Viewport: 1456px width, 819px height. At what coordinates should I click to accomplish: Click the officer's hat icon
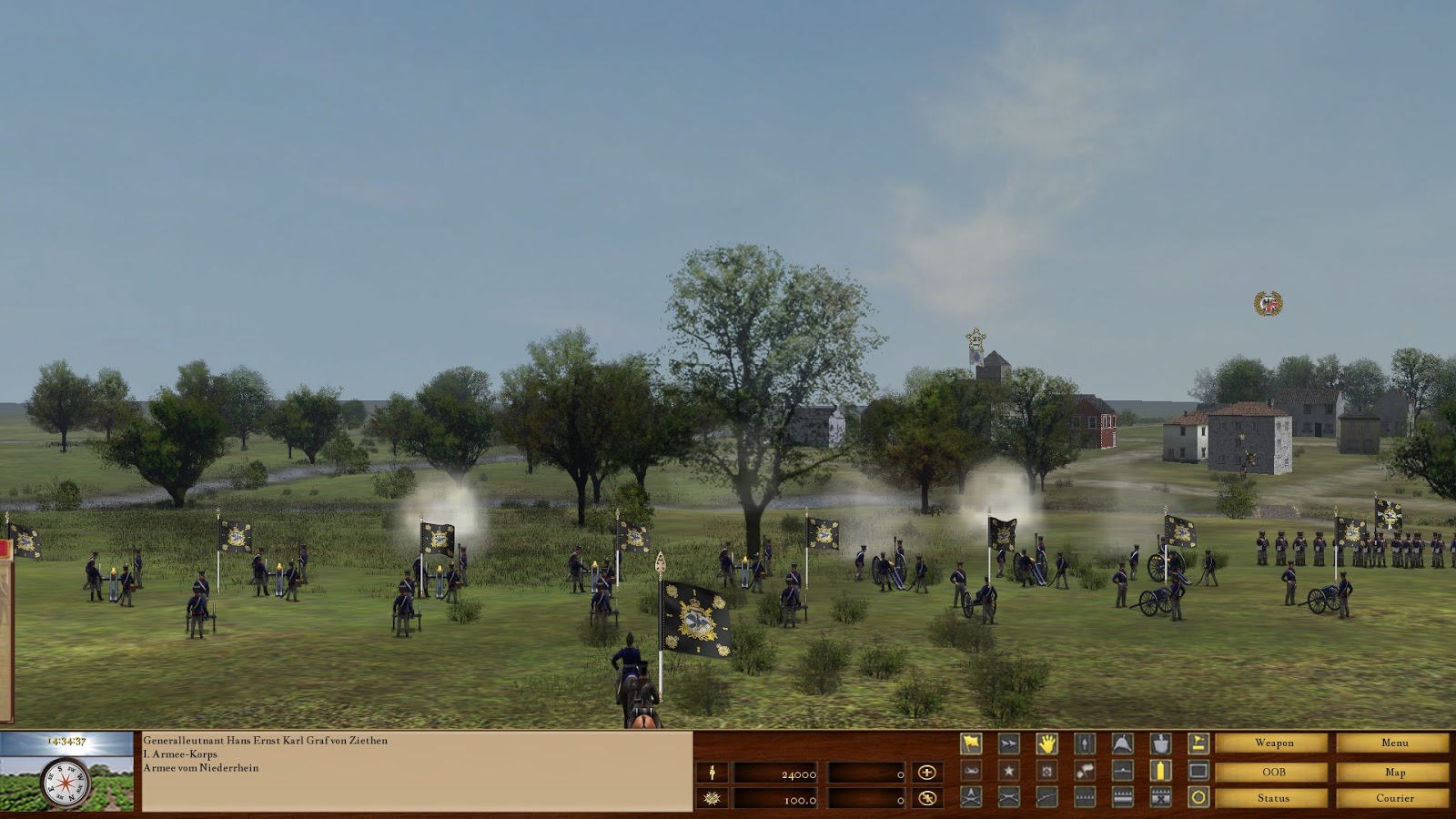tap(1122, 744)
